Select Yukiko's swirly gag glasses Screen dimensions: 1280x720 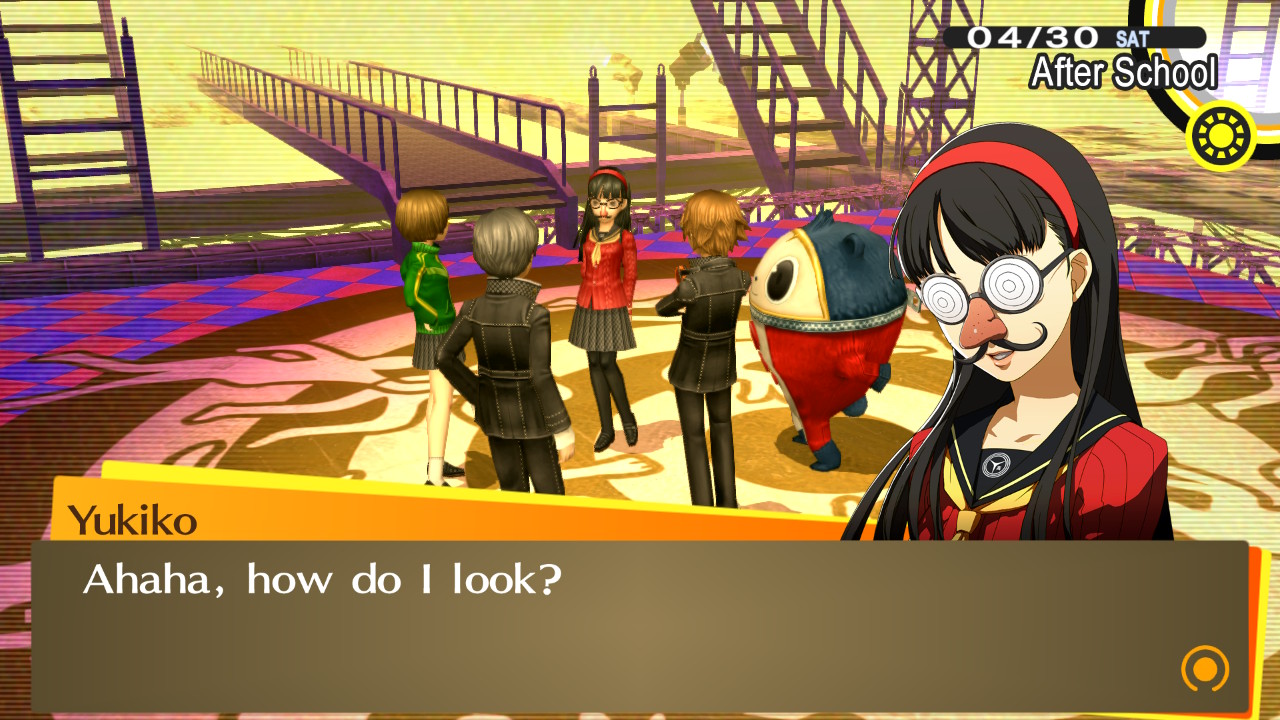coord(977,293)
